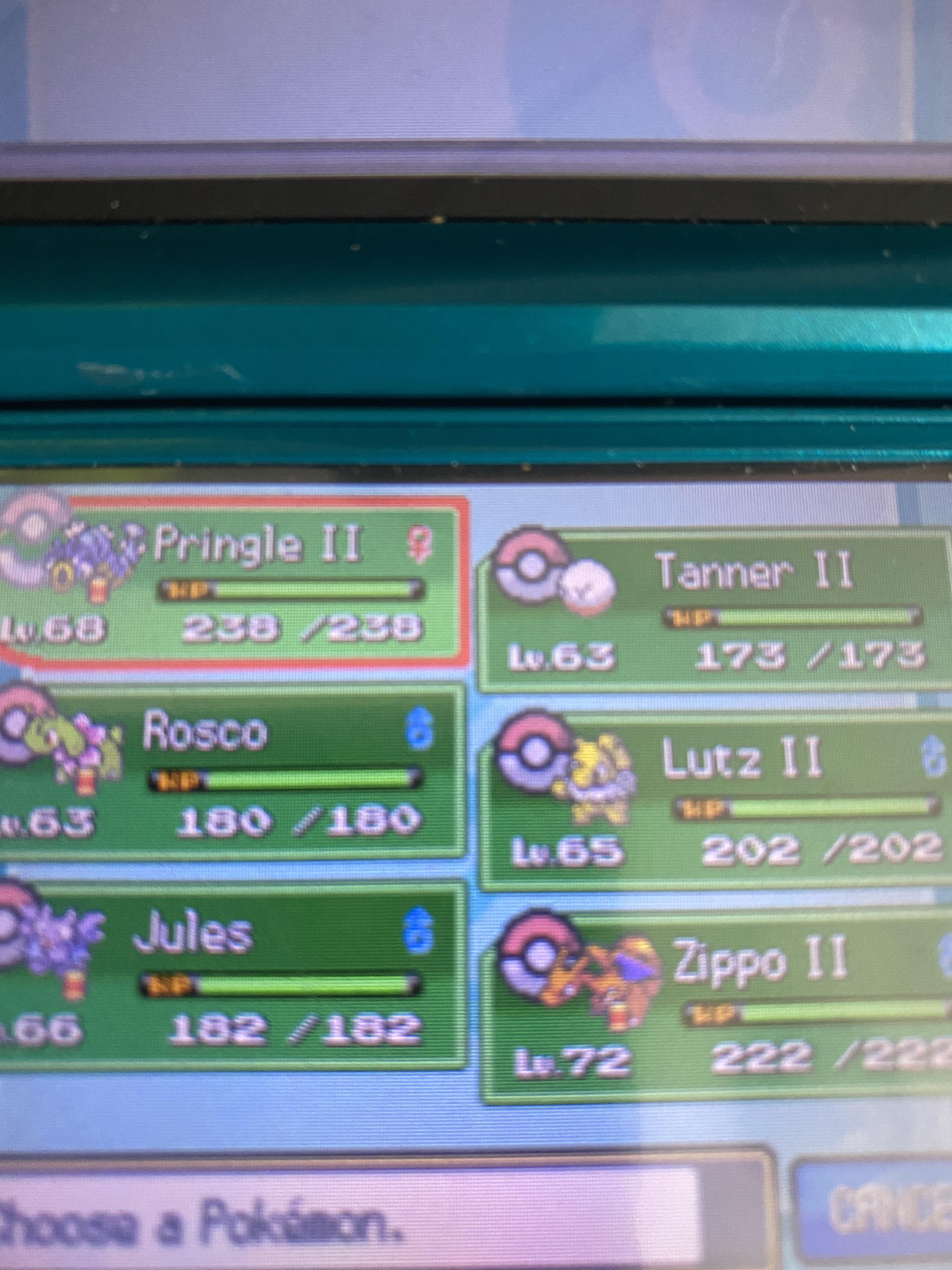Screen dimensions: 952x1270
Task: Select the male symbol beside Jules
Action: pos(419,930)
